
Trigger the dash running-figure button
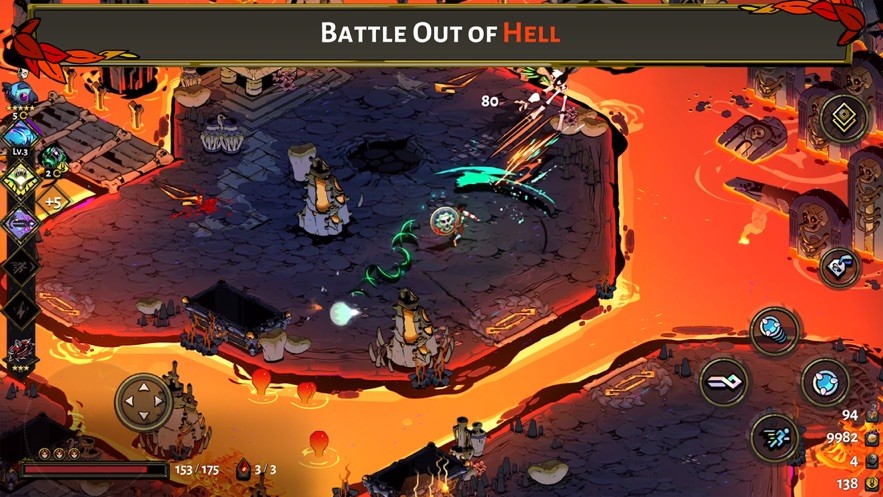tap(775, 435)
